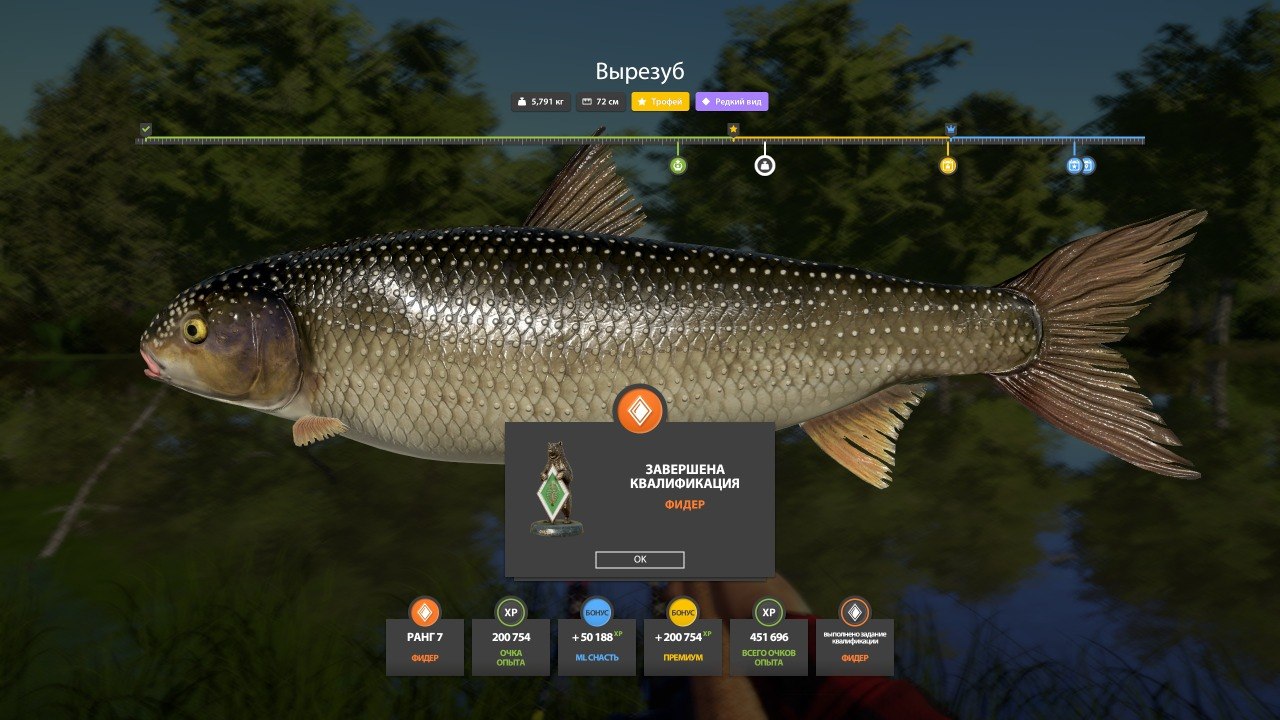
Task: Select the white weight marker on the scale
Action: point(765,165)
